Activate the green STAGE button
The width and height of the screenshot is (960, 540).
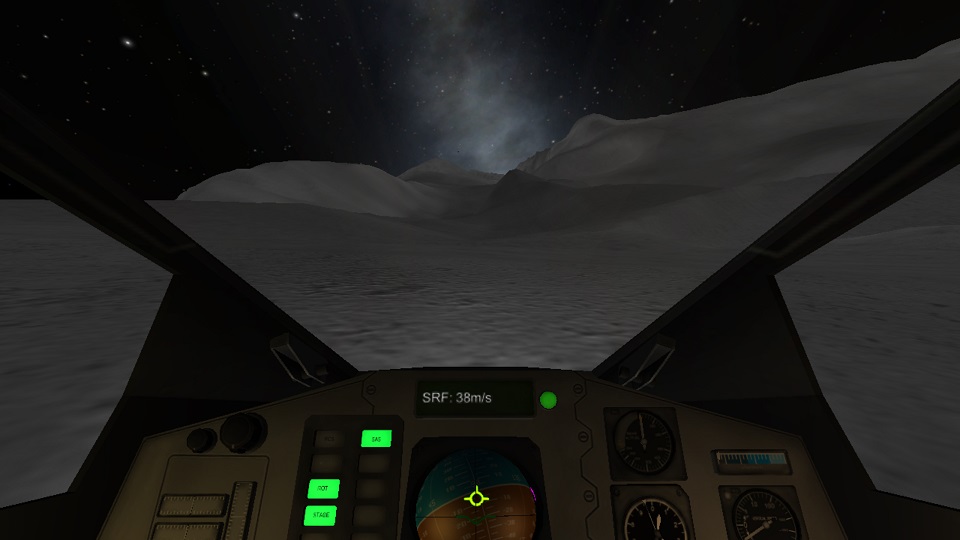click(x=322, y=515)
